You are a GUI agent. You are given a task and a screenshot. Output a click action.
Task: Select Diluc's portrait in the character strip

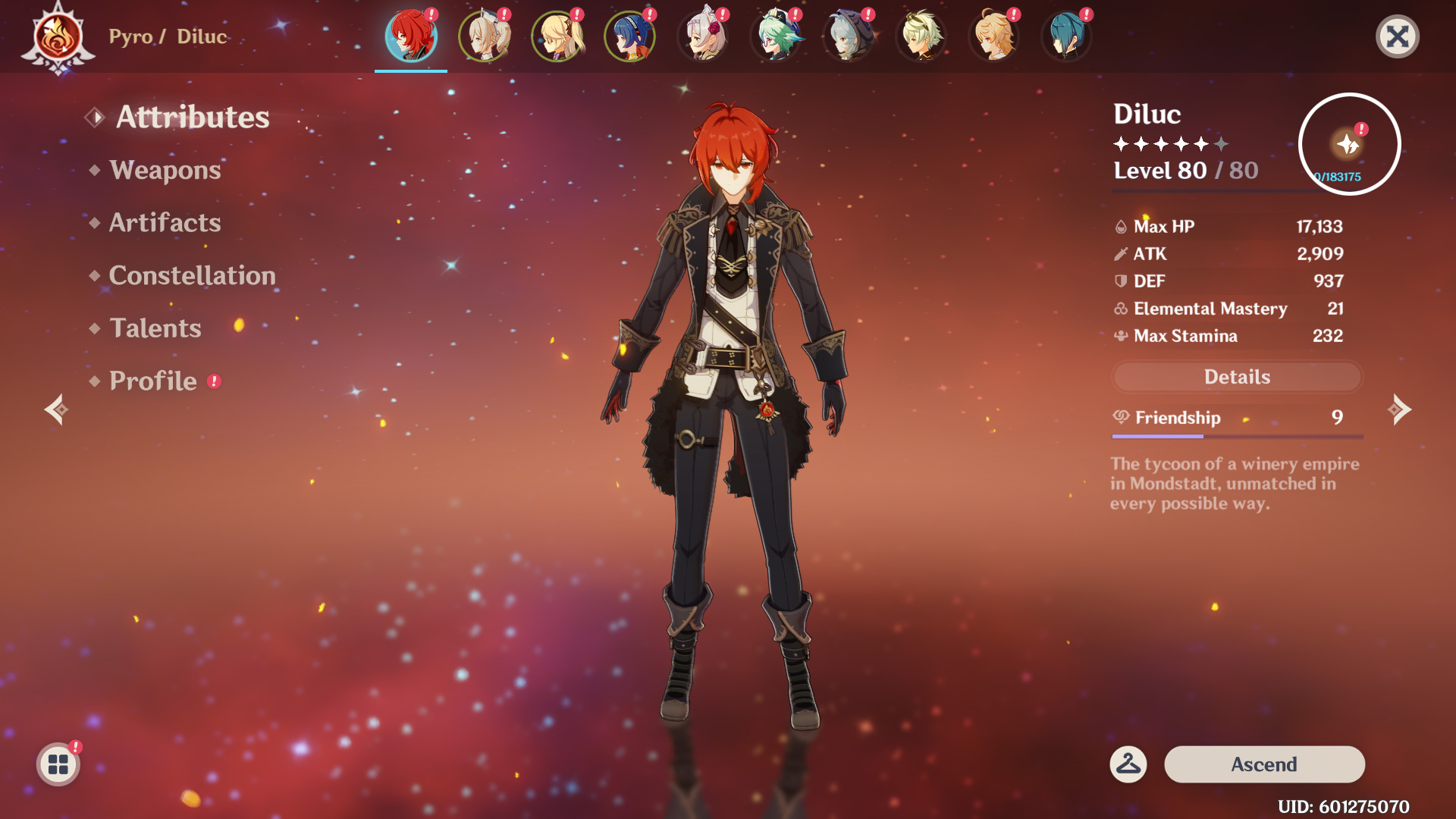tap(410, 36)
